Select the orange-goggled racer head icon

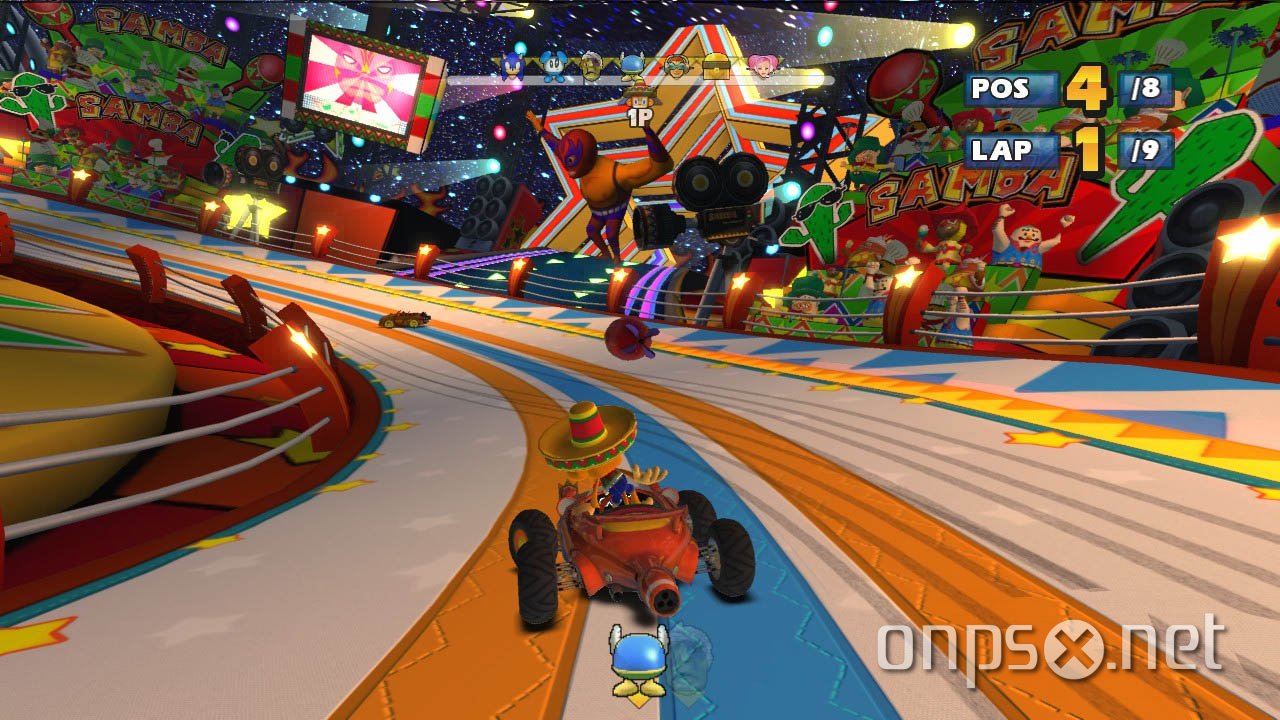pyautogui.click(x=676, y=66)
